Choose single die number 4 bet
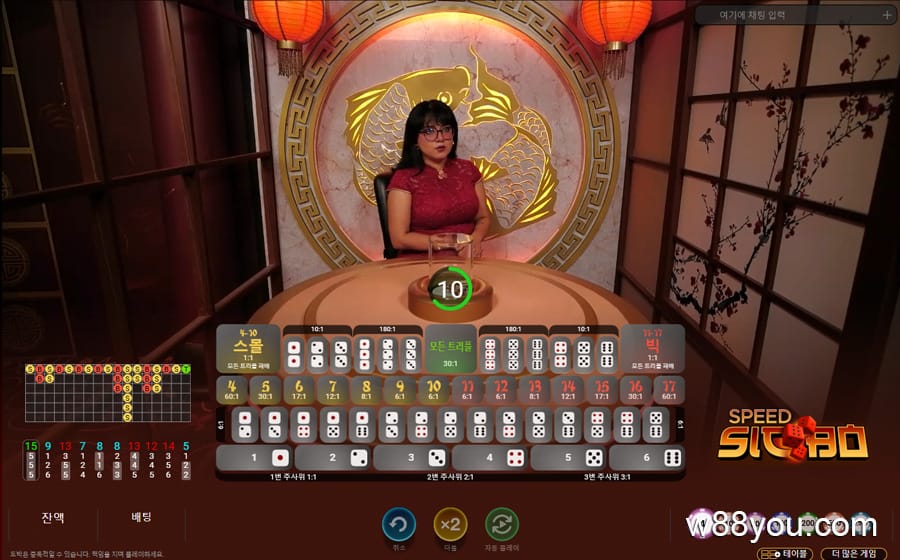 pyautogui.click(x=490, y=458)
